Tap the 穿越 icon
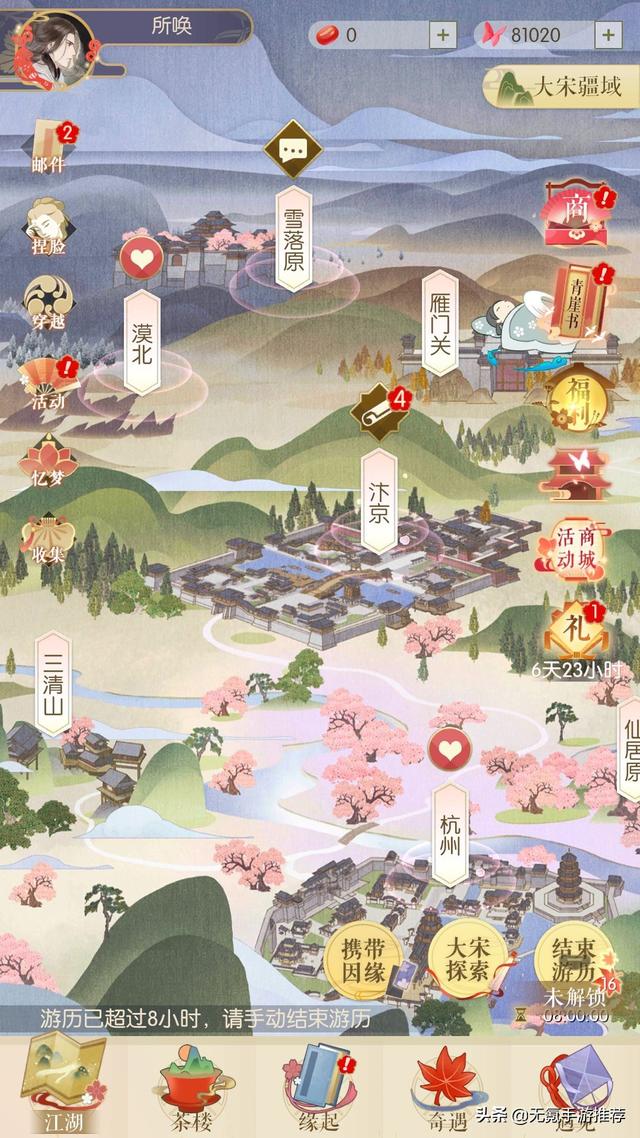The height and width of the screenshot is (1138, 640). click(47, 303)
